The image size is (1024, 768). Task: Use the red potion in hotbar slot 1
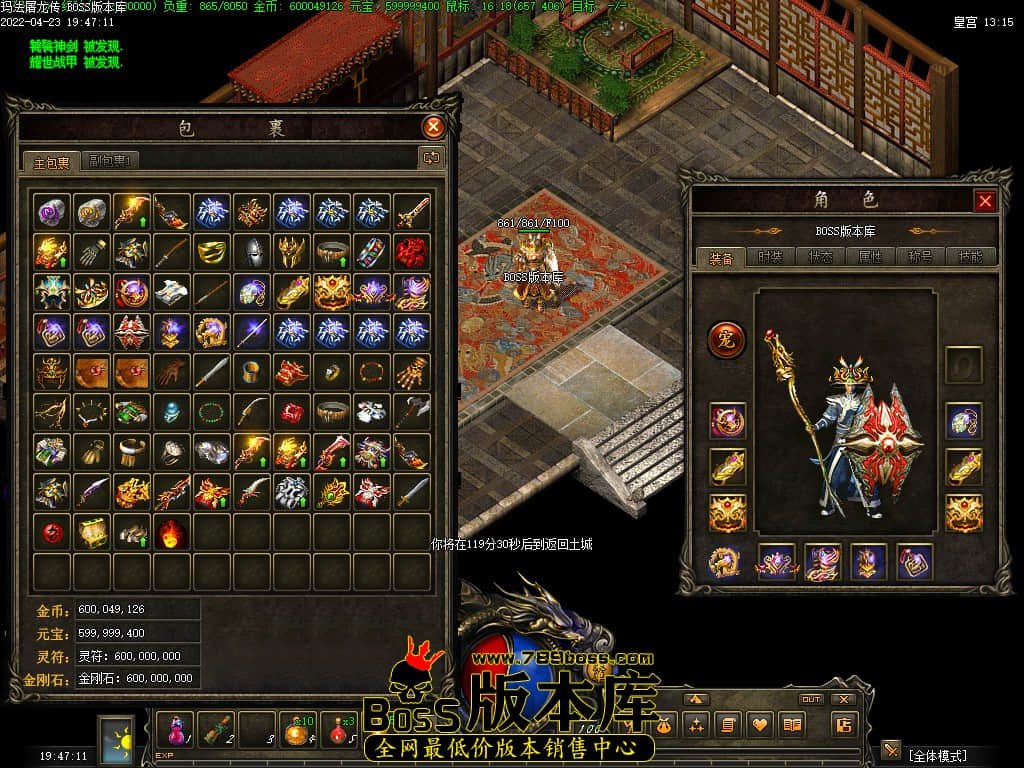[x=176, y=727]
